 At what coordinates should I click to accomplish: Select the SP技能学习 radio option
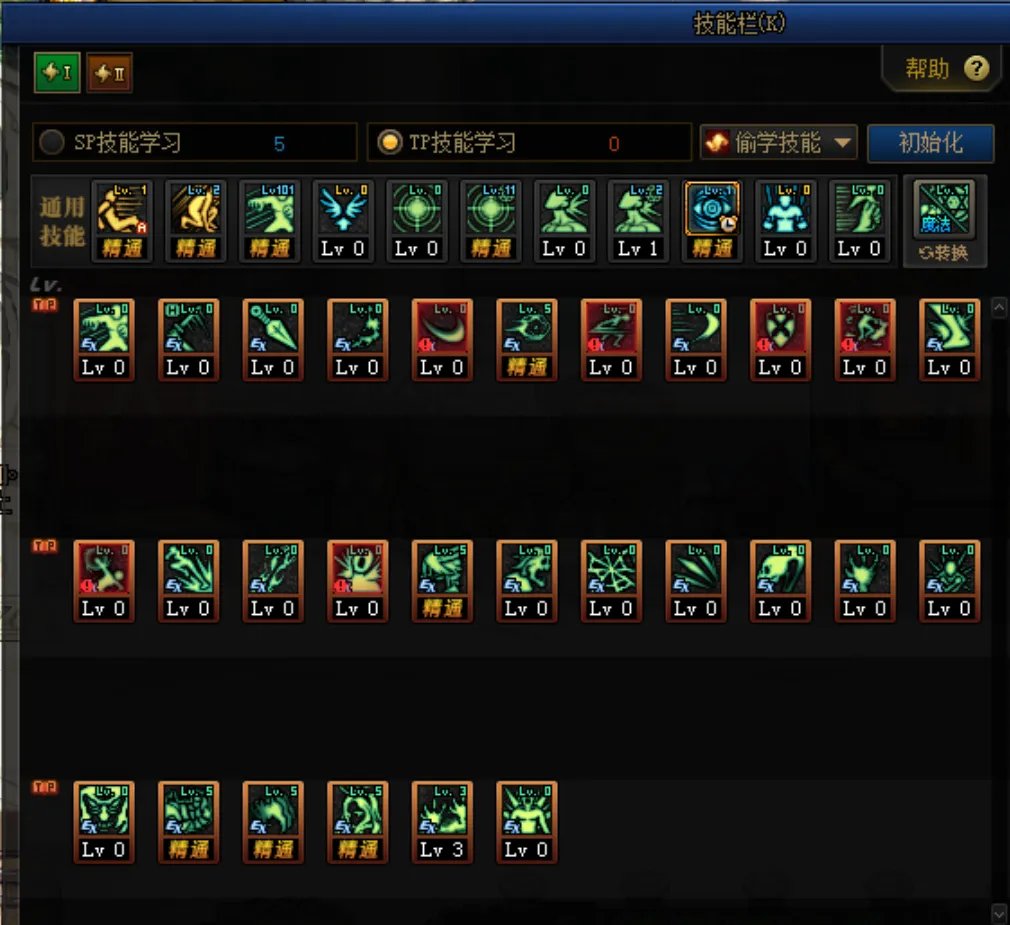(x=52, y=143)
